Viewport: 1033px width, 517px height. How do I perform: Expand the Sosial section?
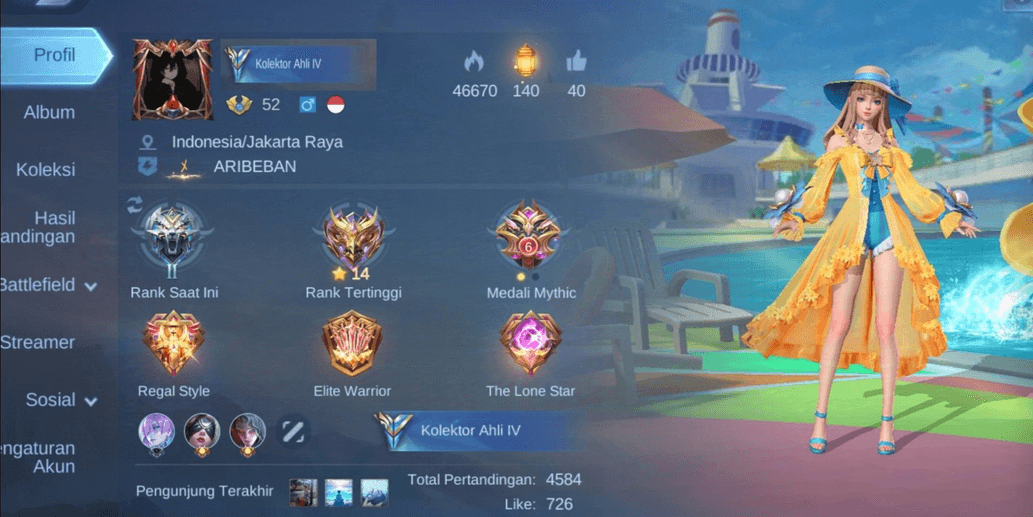pyautogui.click(x=61, y=400)
